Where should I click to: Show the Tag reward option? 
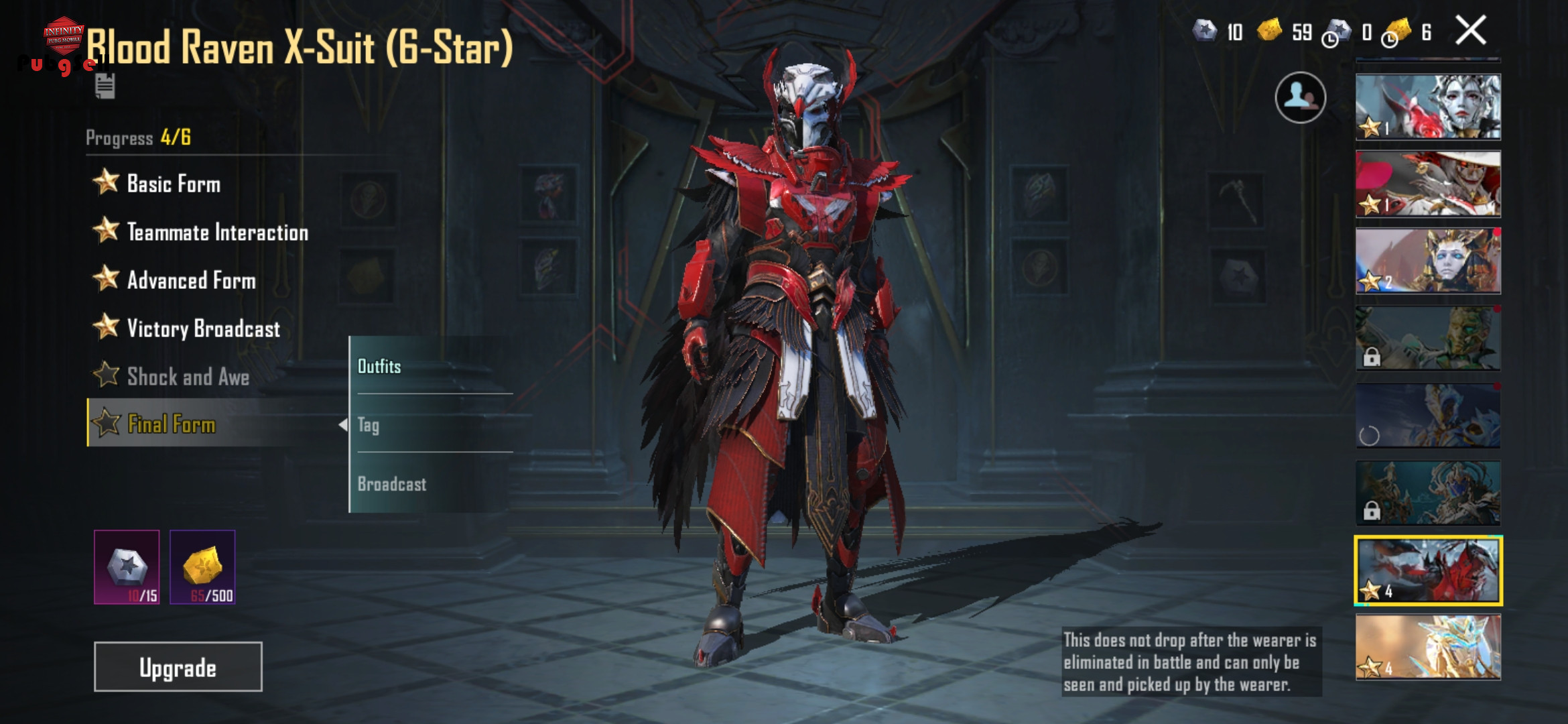click(369, 425)
